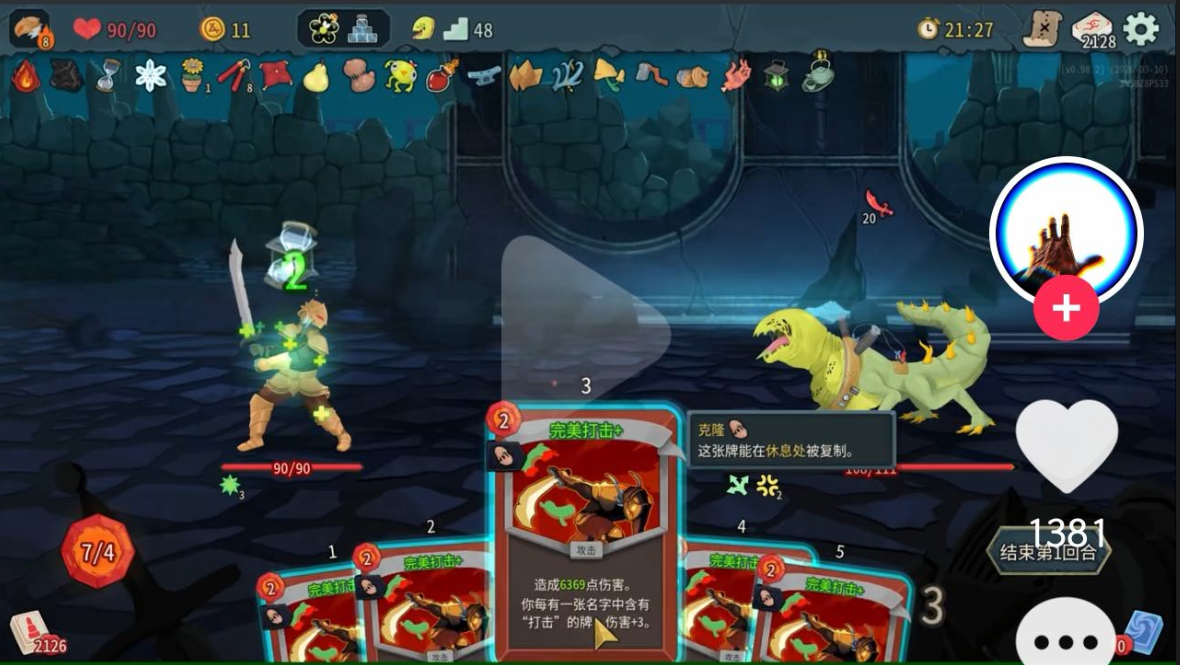Image resolution: width=1180 pixels, height=665 pixels.
Task: Open the discard pile at bottom right
Action: 1142,632
